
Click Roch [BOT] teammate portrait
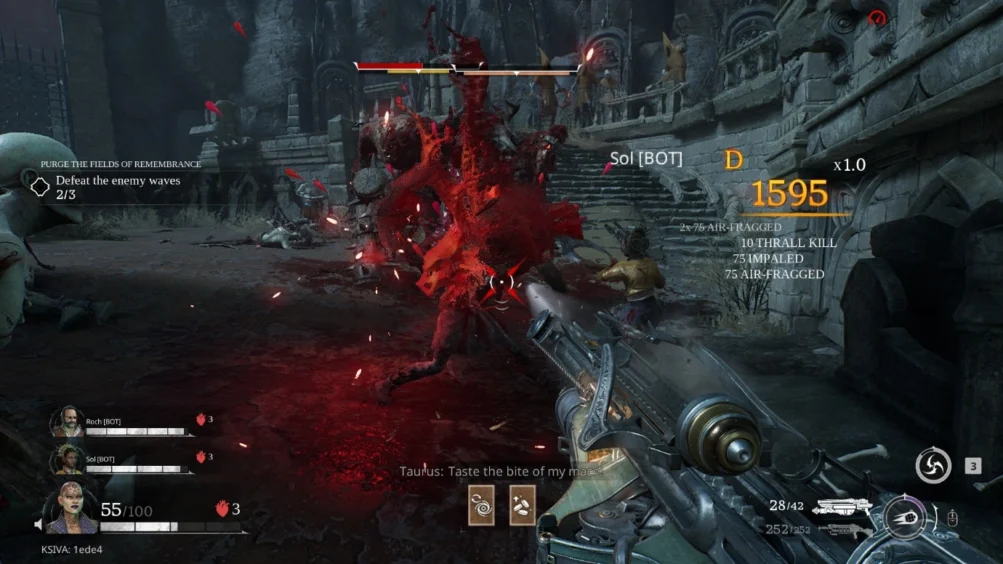66,422
